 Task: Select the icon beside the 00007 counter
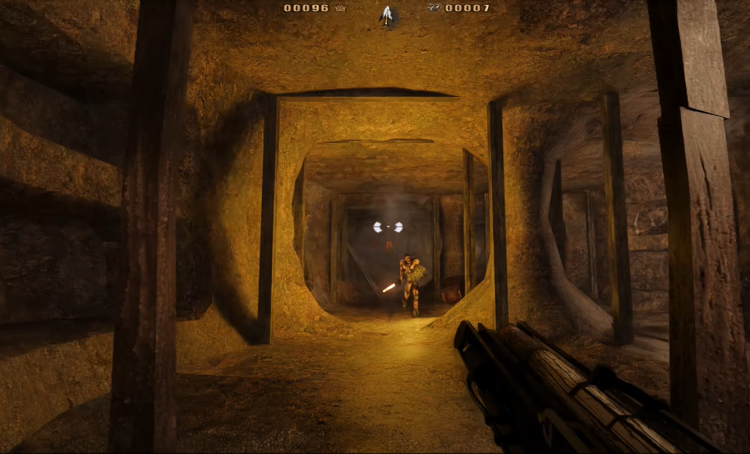pyautogui.click(x=432, y=8)
